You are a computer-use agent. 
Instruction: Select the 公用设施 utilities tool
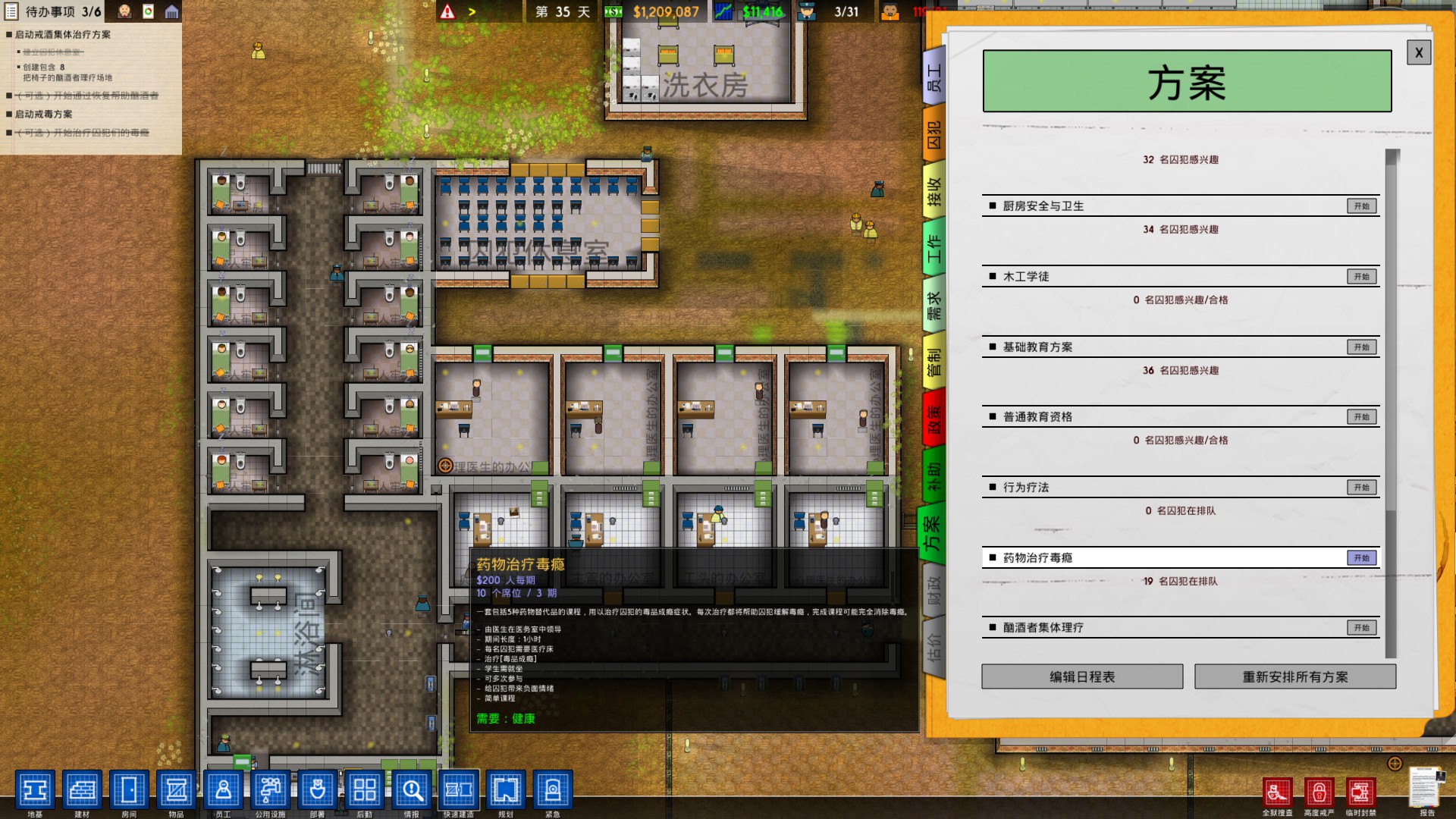[x=270, y=790]
